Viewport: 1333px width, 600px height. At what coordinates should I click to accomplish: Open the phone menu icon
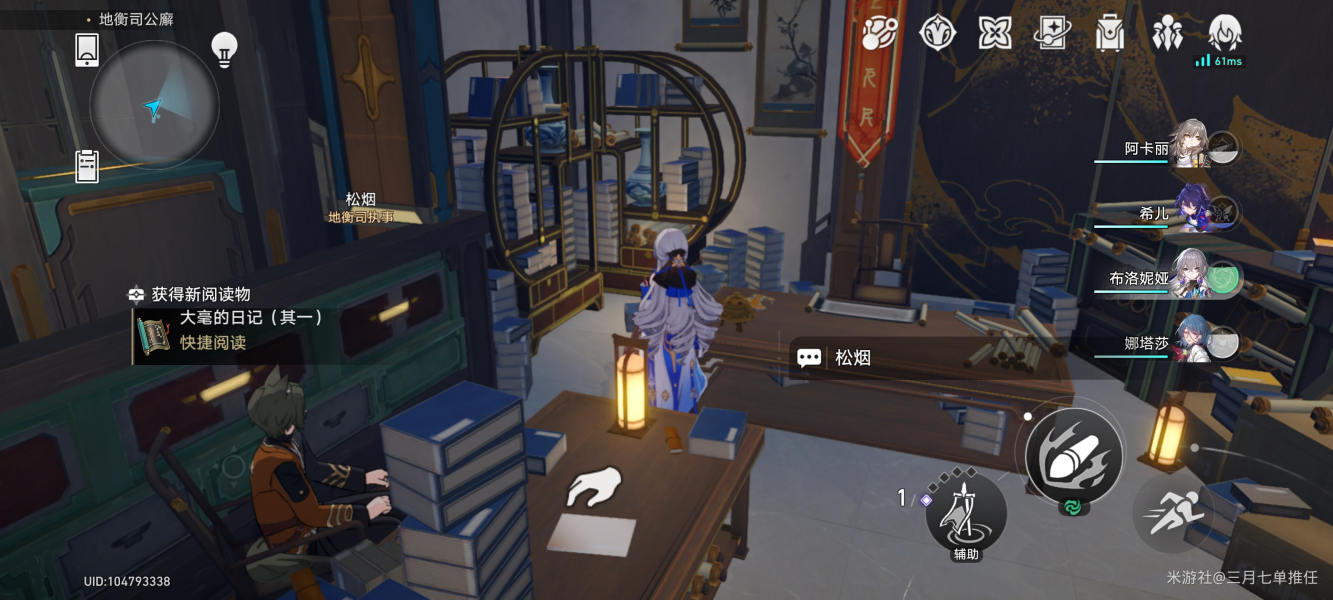click(x=87, y=49)
